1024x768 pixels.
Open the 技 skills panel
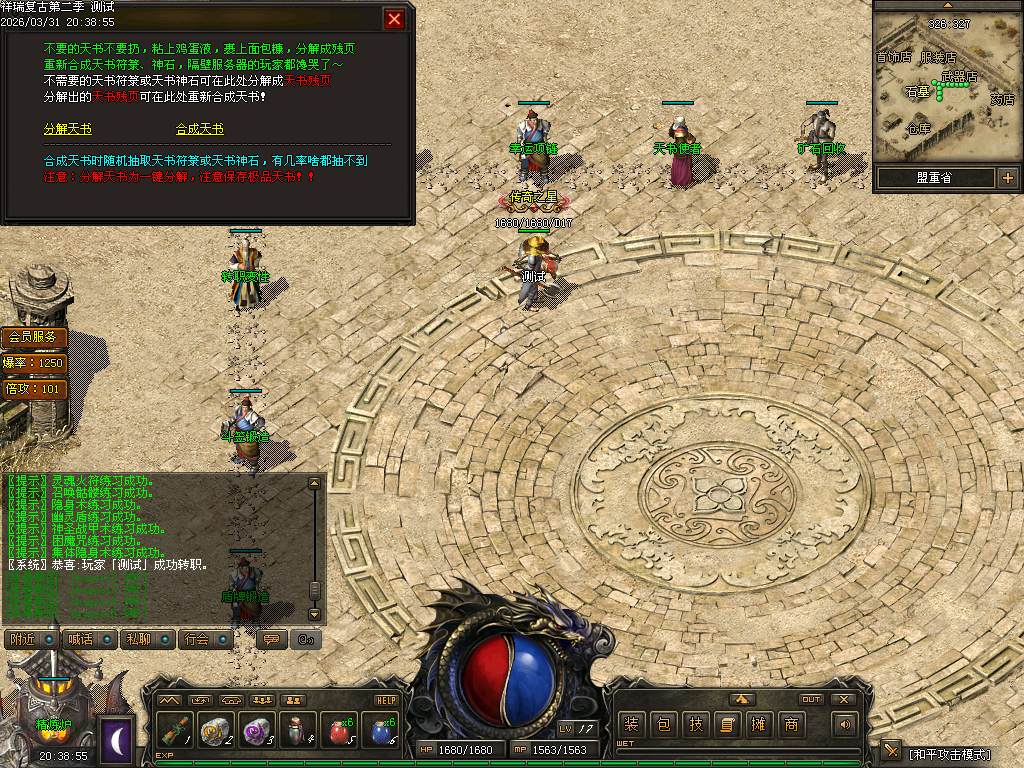695,725
